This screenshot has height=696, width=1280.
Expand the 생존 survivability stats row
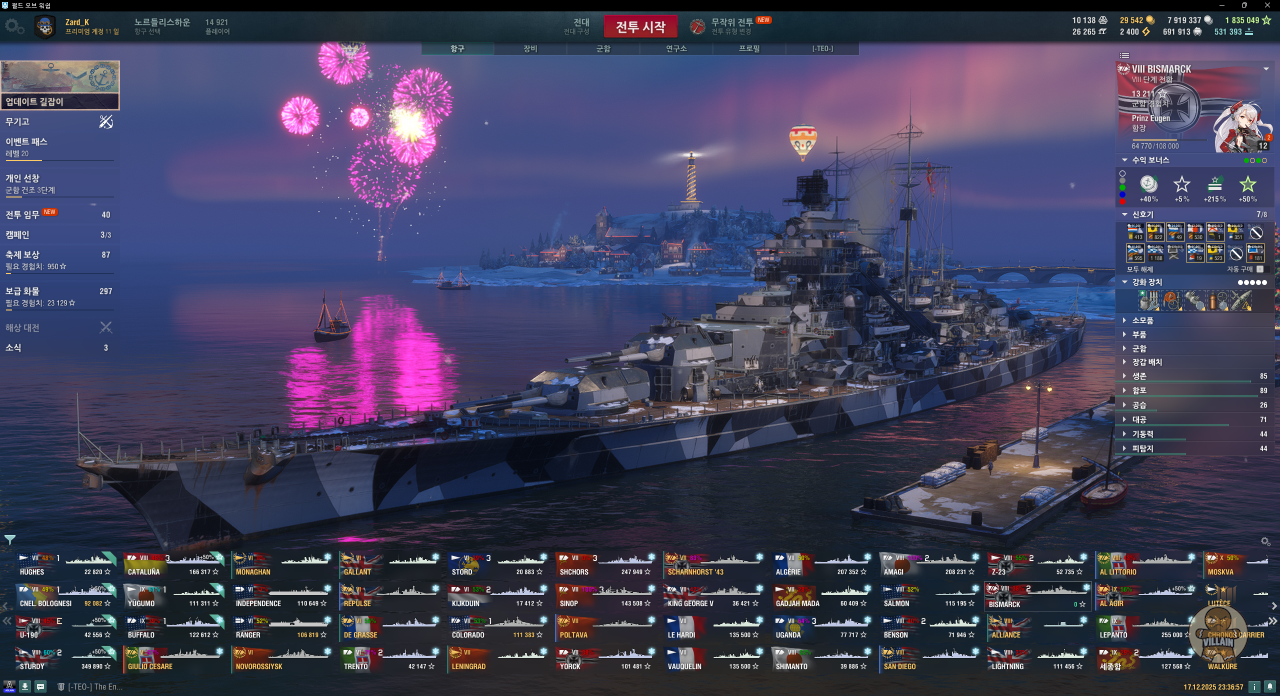(x=1142, y=376)
